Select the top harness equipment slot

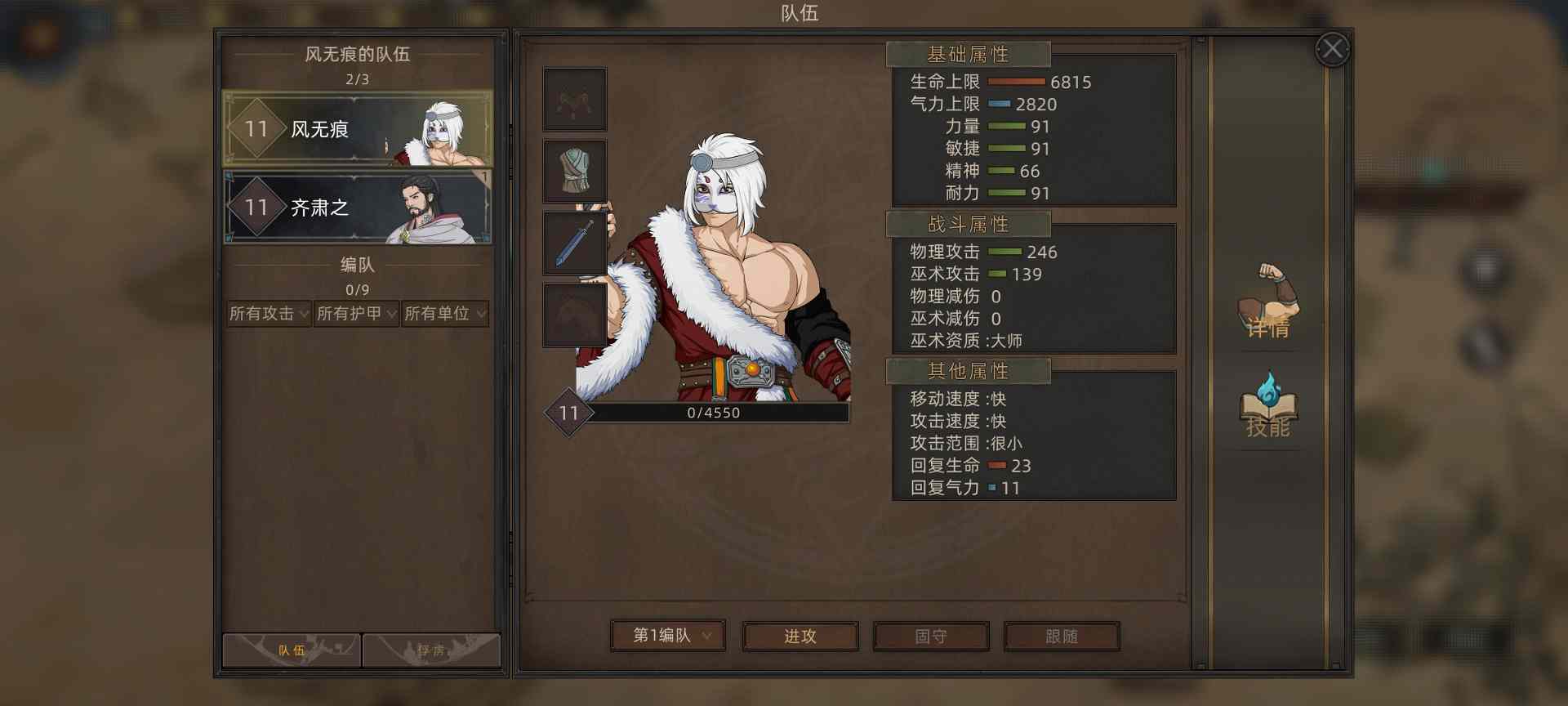573,99
